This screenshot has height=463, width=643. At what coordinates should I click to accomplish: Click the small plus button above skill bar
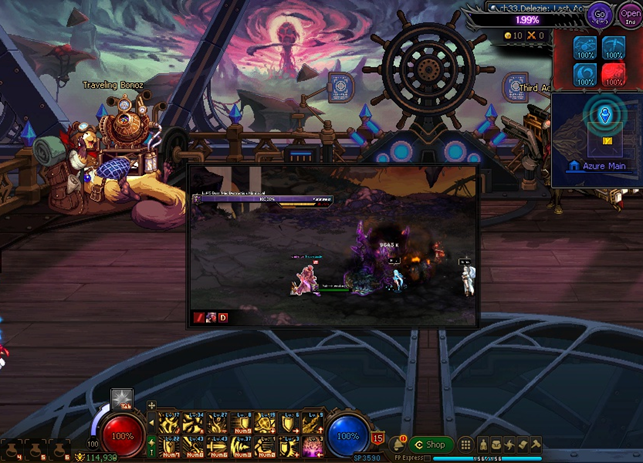151,405
